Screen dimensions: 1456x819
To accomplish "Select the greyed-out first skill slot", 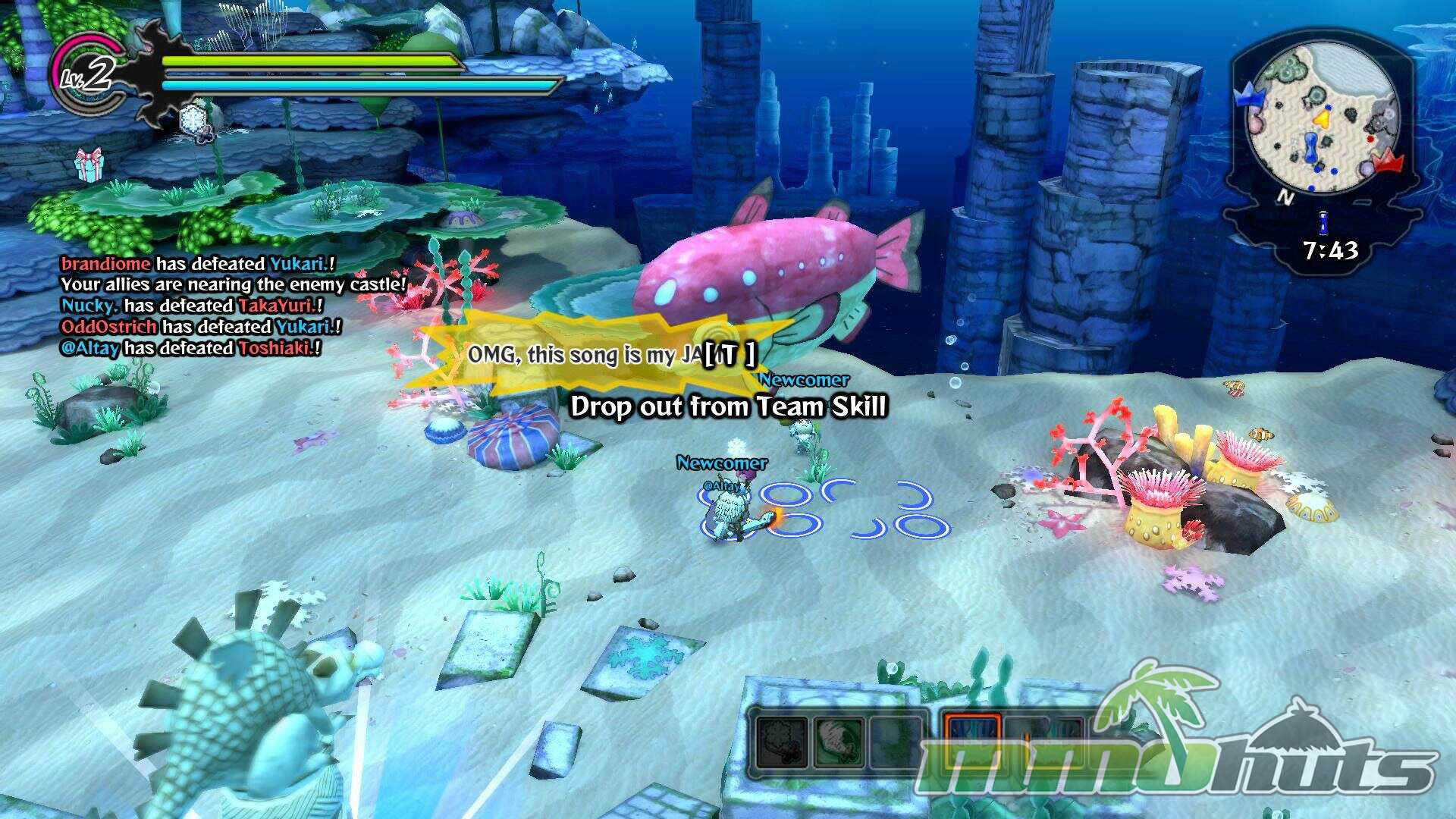I will tap(781, 741).
